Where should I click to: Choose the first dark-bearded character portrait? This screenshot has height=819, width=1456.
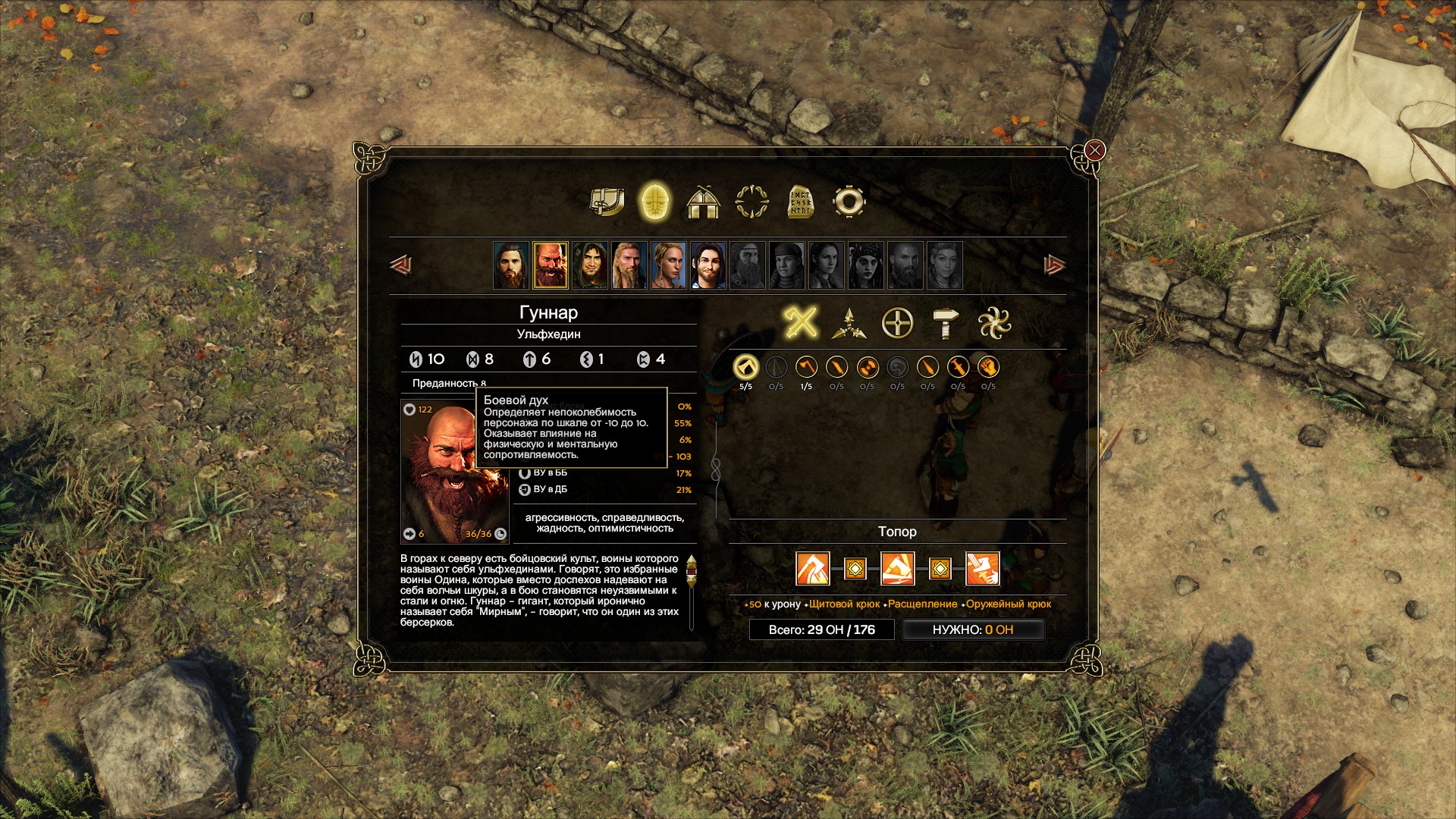[x=510, y=265]
